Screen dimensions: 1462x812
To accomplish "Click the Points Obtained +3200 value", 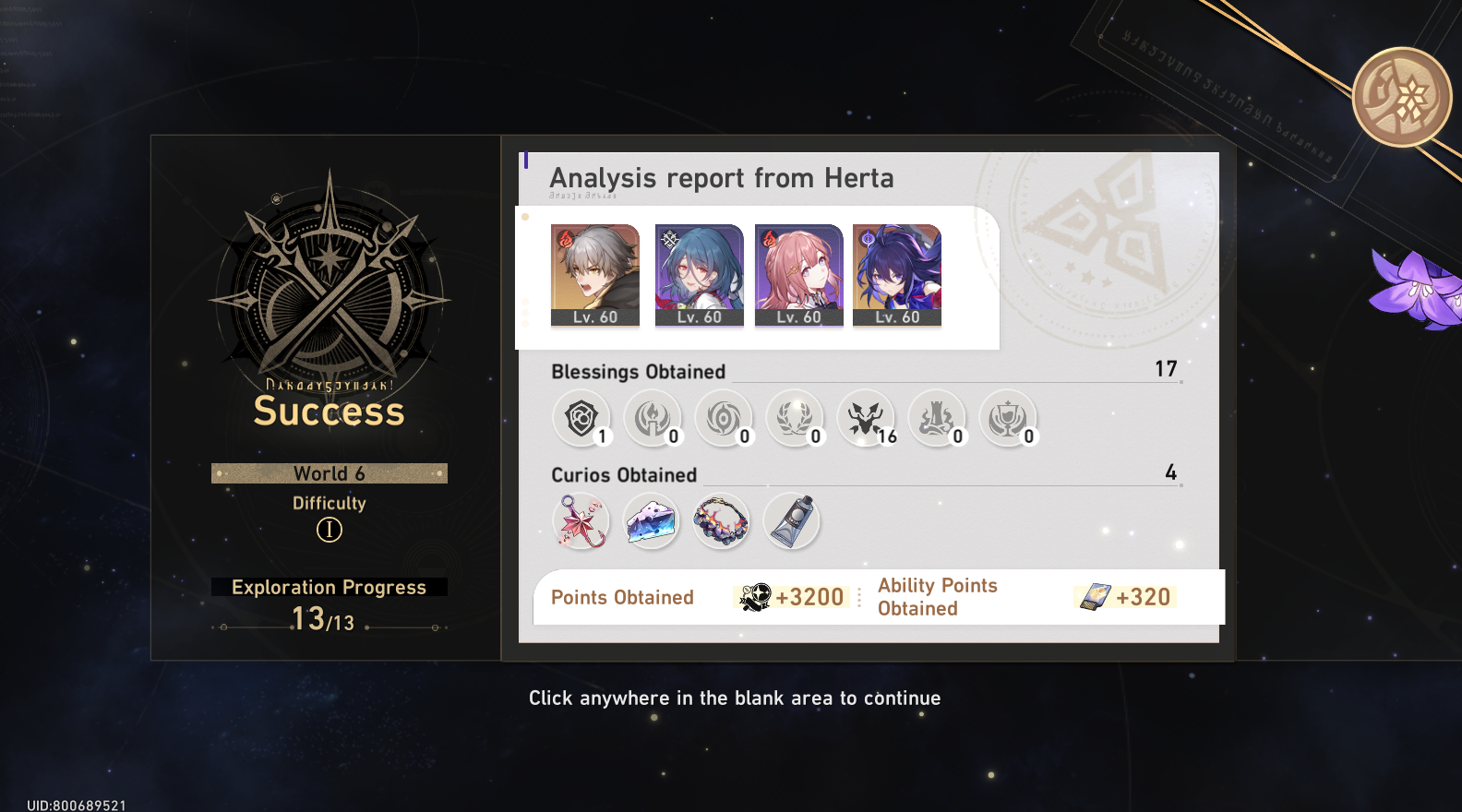I will point(792,597).
